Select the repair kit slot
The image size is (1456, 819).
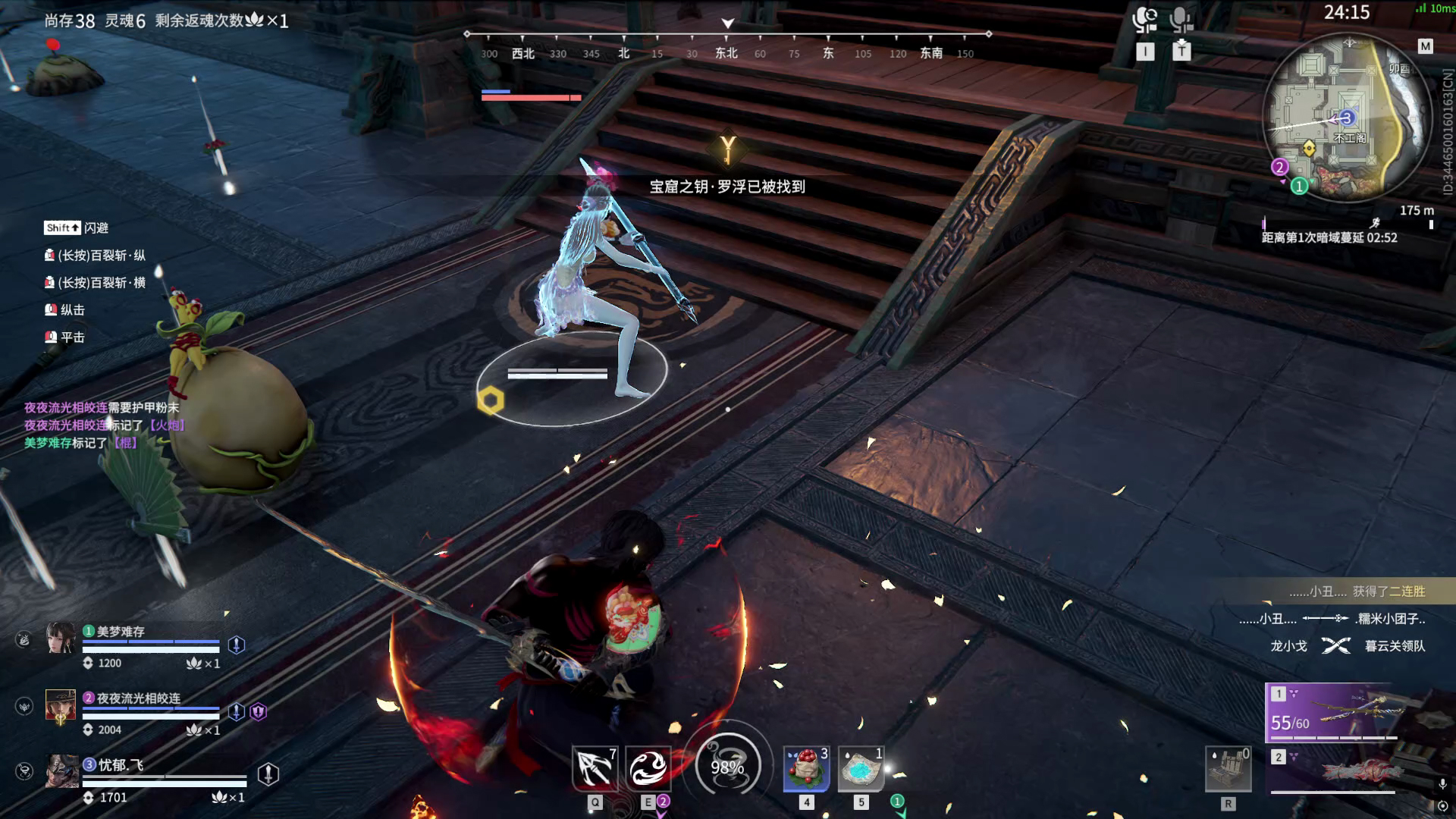[x=1228, y=768]
